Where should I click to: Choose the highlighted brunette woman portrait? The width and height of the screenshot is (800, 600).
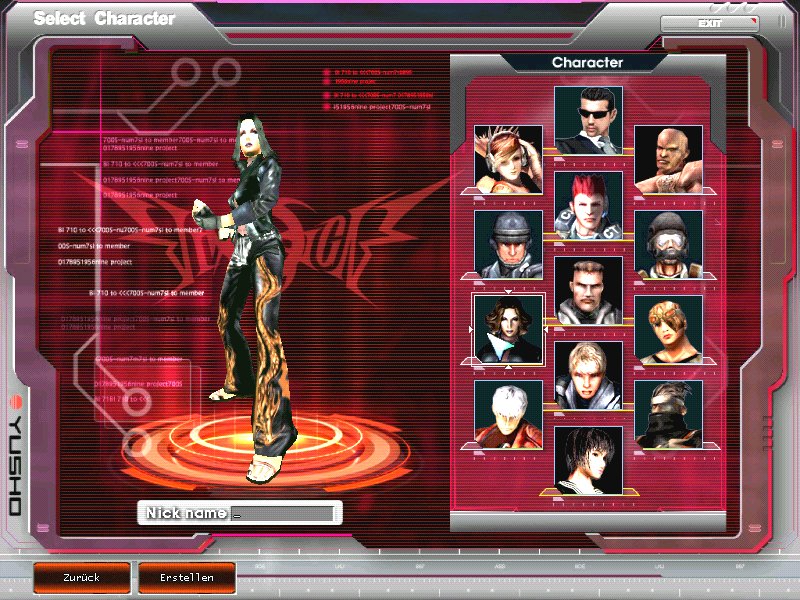tap(508, 328)
